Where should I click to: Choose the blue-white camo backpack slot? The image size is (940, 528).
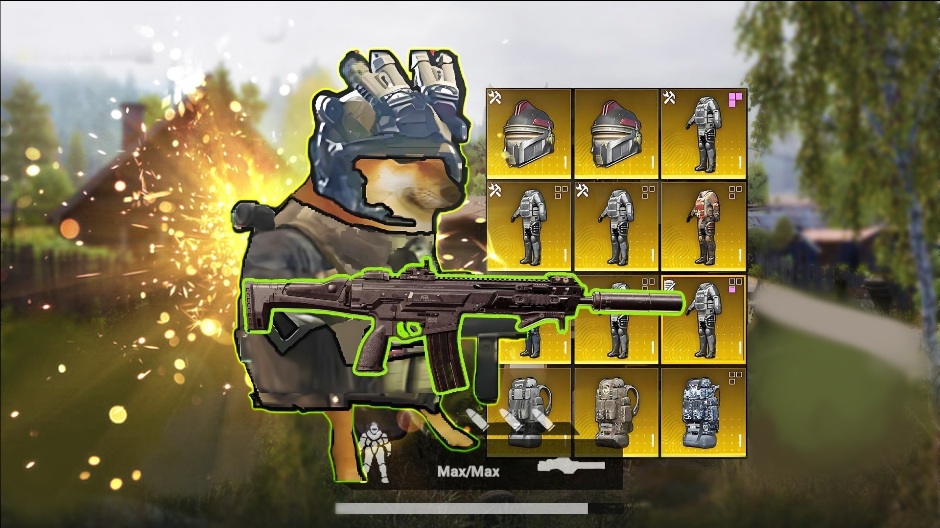click(x=704, y=411)
